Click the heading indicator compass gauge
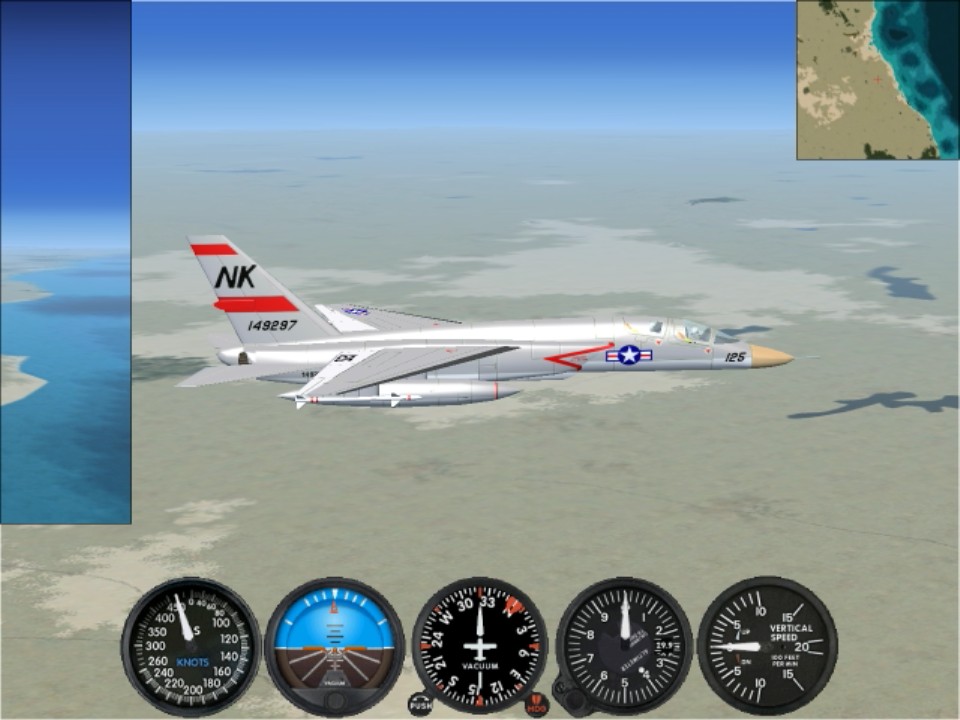 point(480,645)
